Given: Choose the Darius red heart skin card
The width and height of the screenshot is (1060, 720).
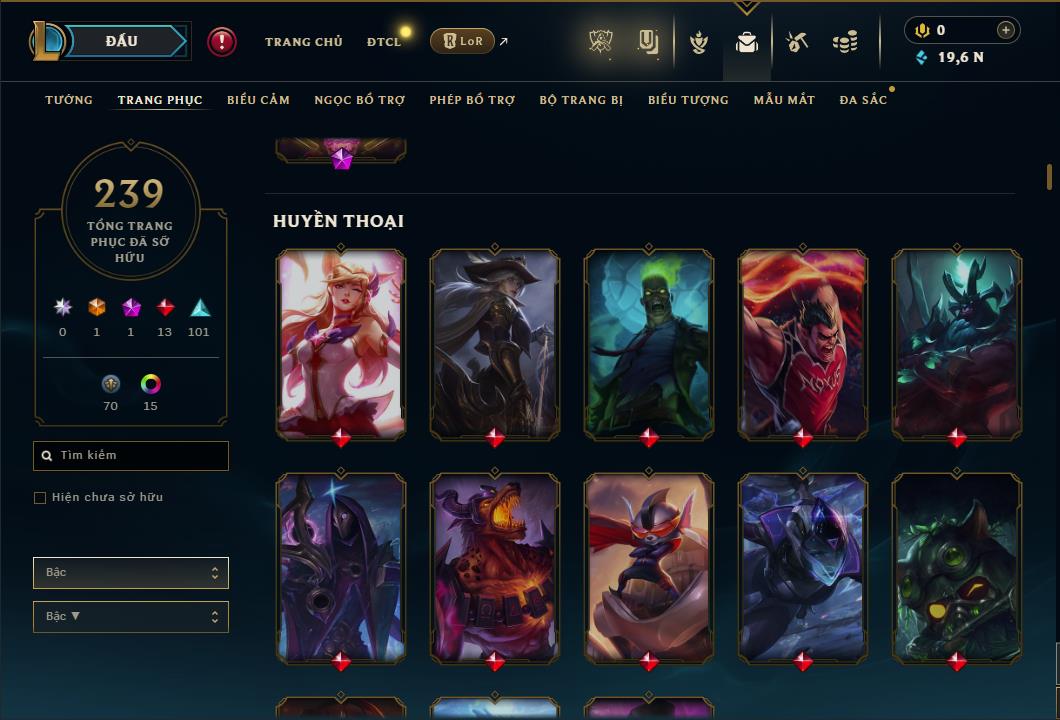Looking at the screenshot, I should pyautogui.click(x=803, y=343).
